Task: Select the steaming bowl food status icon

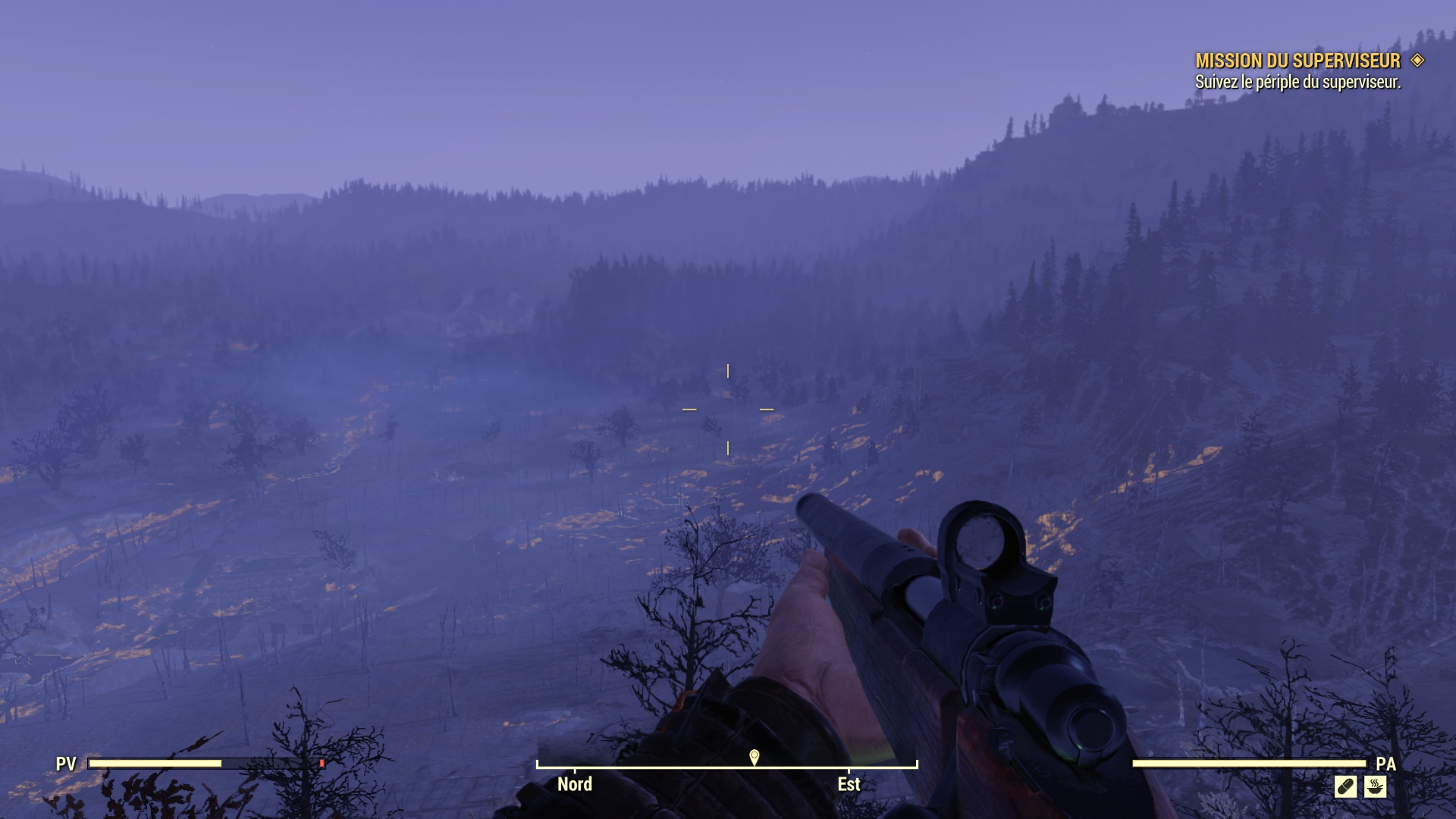Action: click(x=1375, y=787)
